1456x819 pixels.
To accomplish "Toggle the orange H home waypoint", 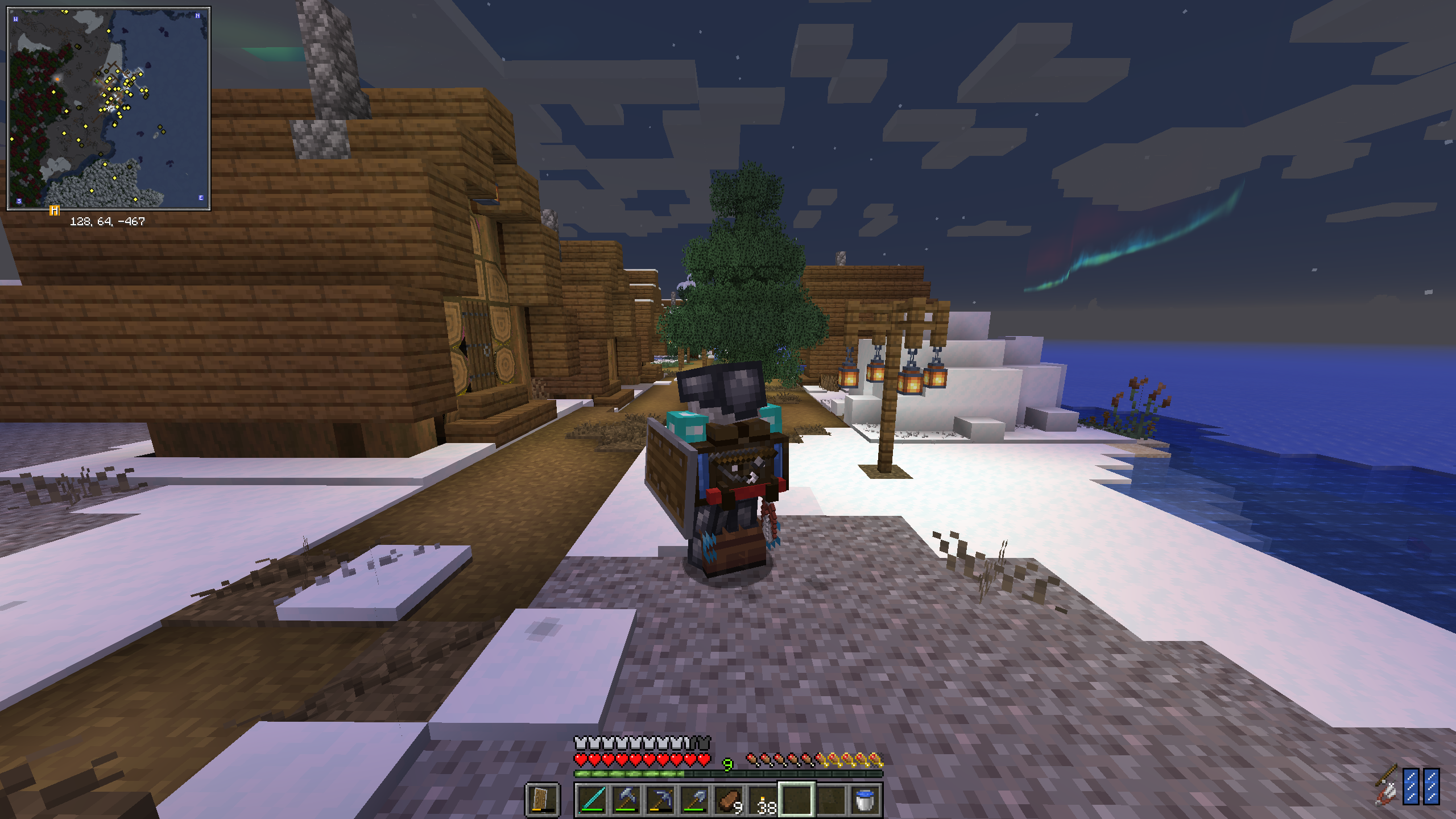I will coord(54,212).
